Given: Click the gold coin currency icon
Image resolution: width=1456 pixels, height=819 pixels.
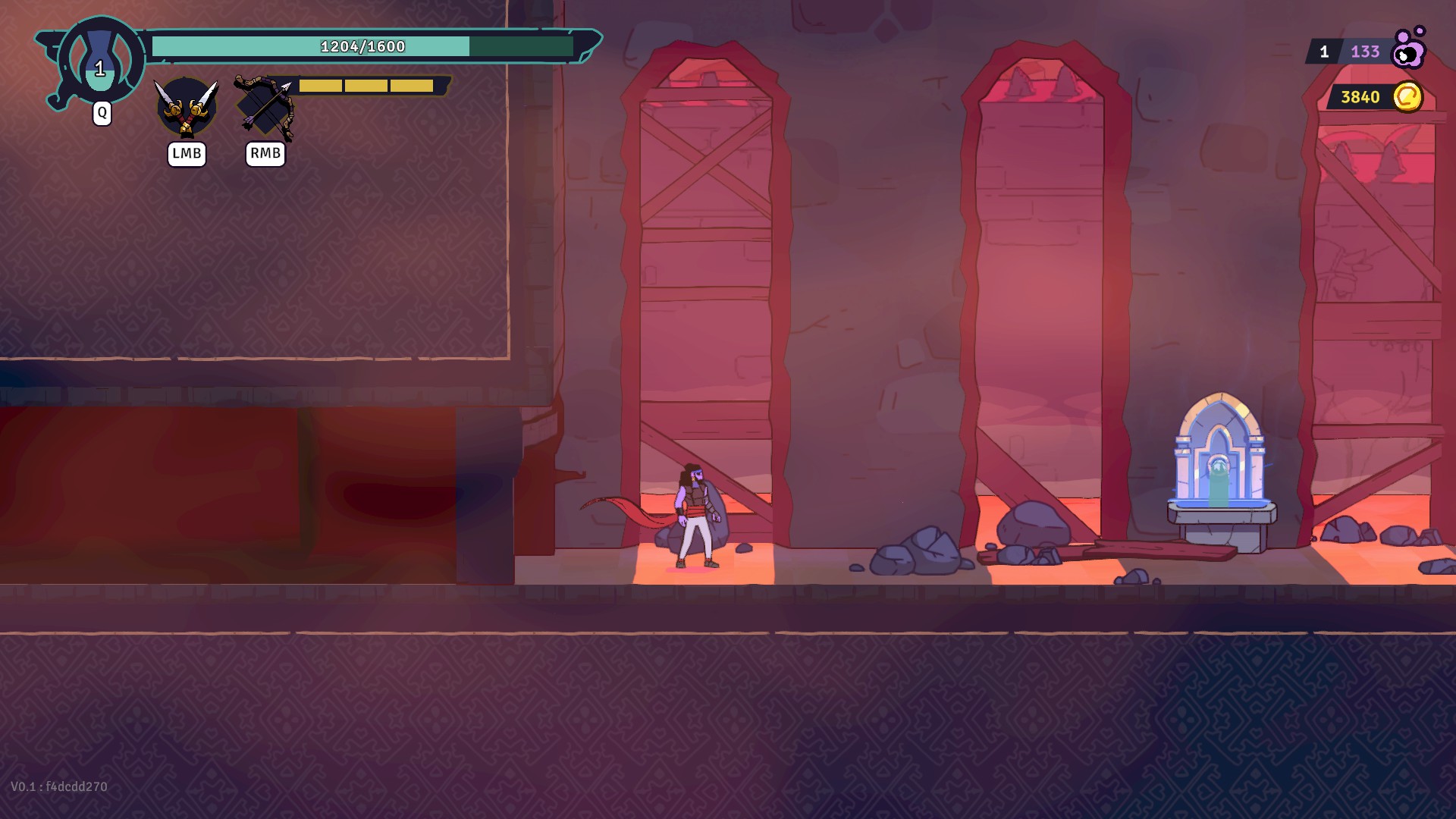Looking at the screenshot, I should pos(1407,97).
